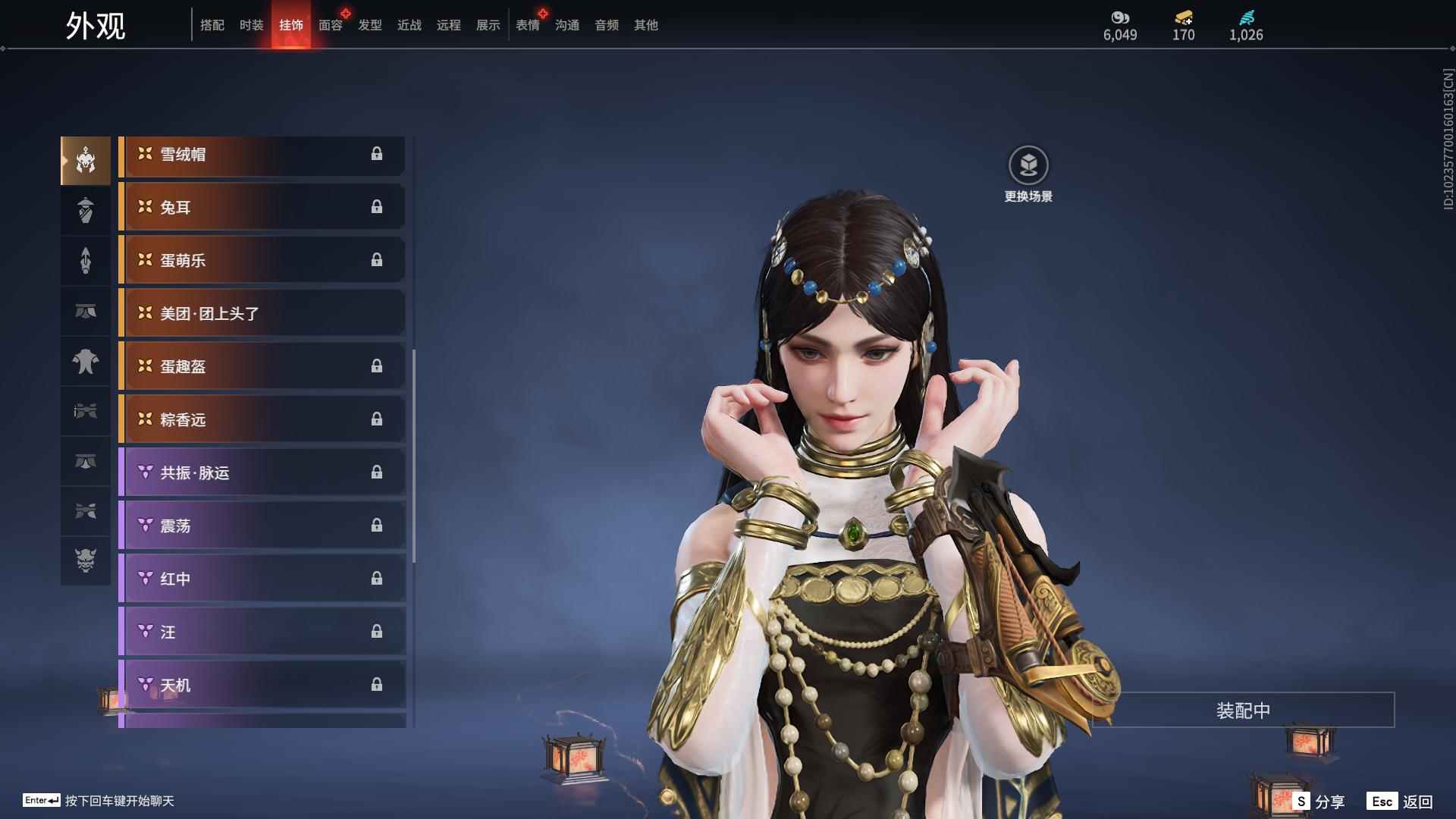Select 美团·团上头了 from the list
The height and width of the screenshot is (819, 1456).
click(262, 314)
